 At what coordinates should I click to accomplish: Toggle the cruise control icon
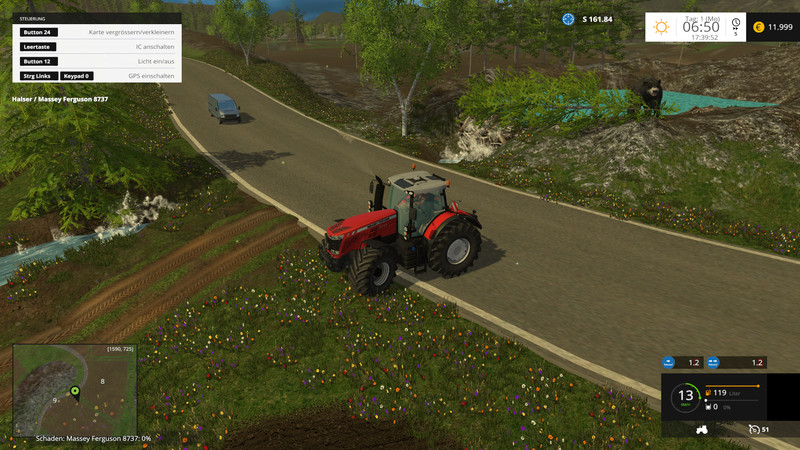[x=753, y=429]
